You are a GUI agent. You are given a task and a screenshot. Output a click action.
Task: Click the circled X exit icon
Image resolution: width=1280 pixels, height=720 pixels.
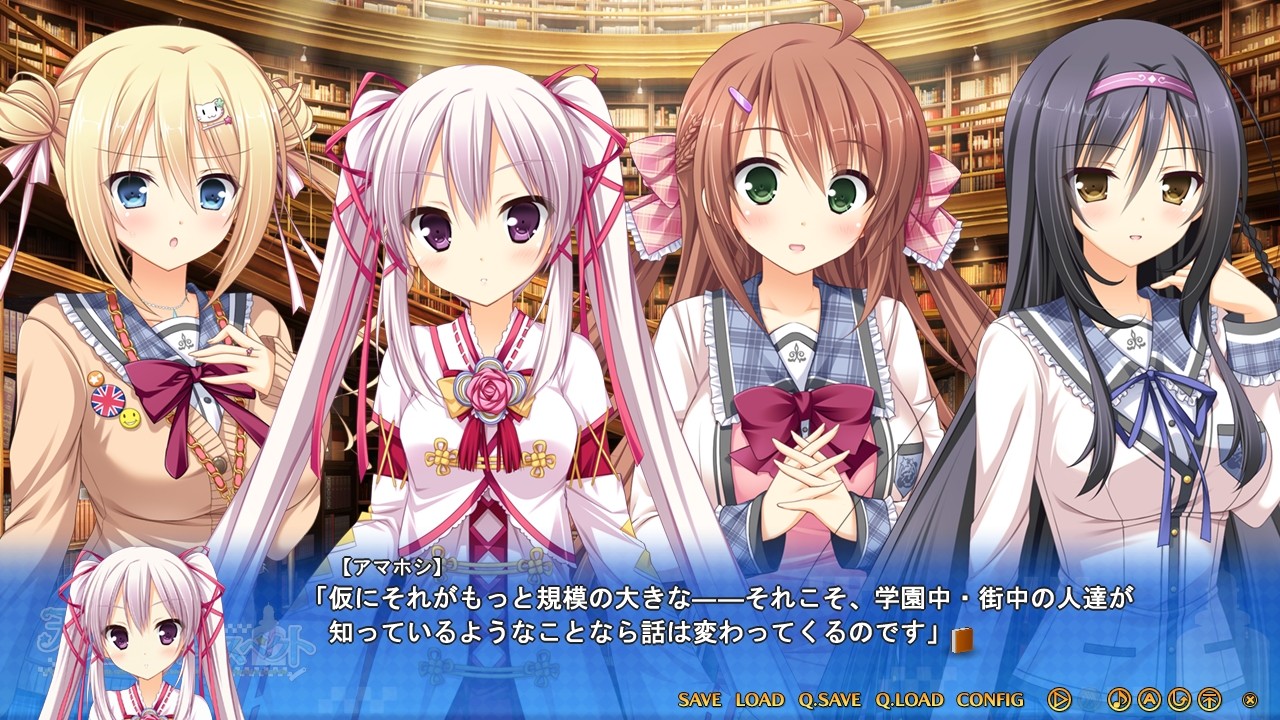1251,698
